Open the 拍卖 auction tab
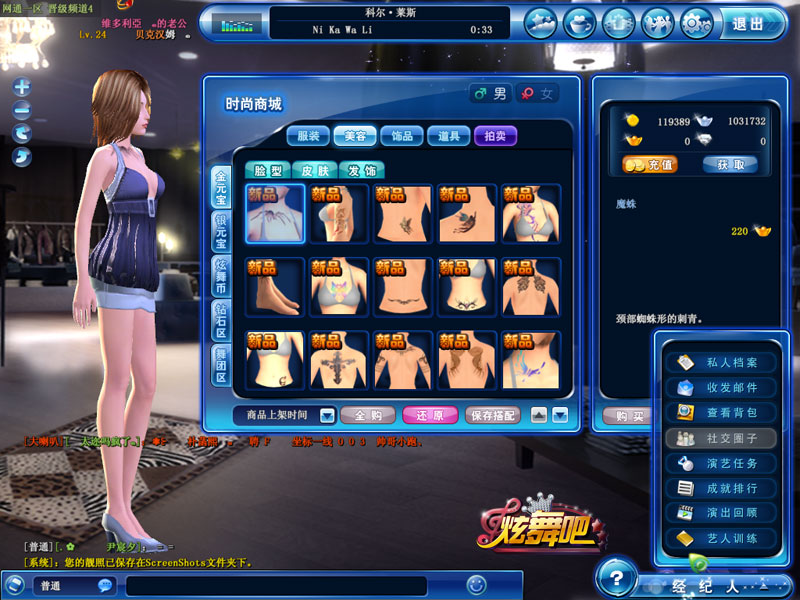 pyautogui.click(x=496, y=136)
